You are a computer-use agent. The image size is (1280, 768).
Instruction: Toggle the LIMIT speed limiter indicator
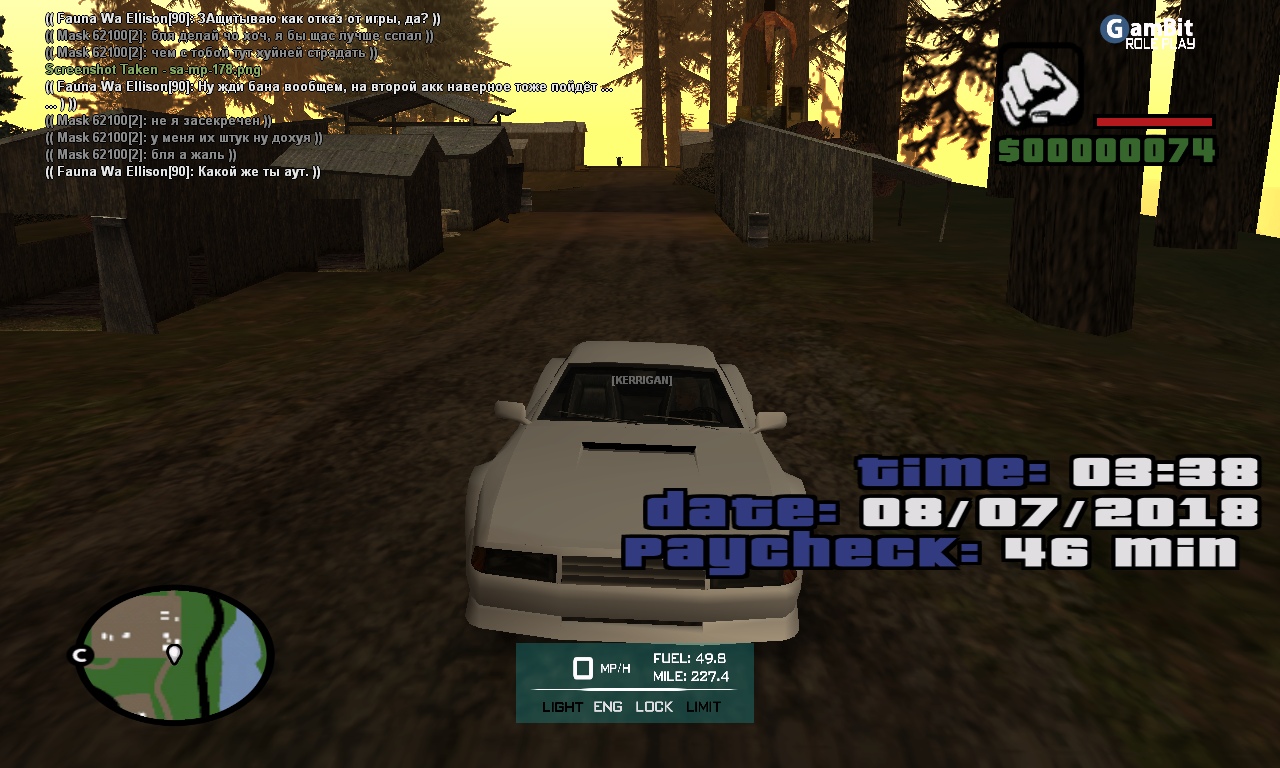[x=703, y=707]
